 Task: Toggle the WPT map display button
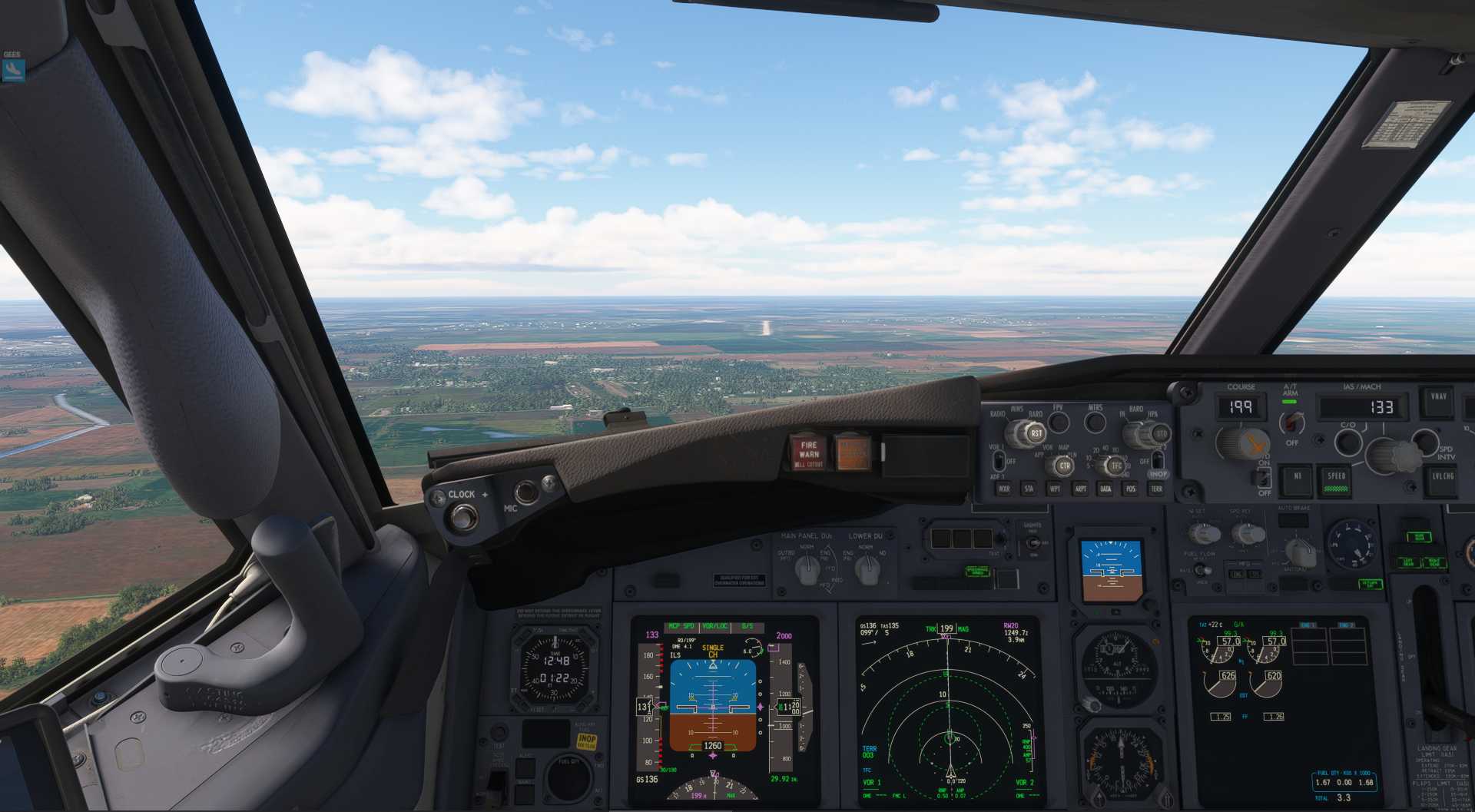pos(1055,489)
